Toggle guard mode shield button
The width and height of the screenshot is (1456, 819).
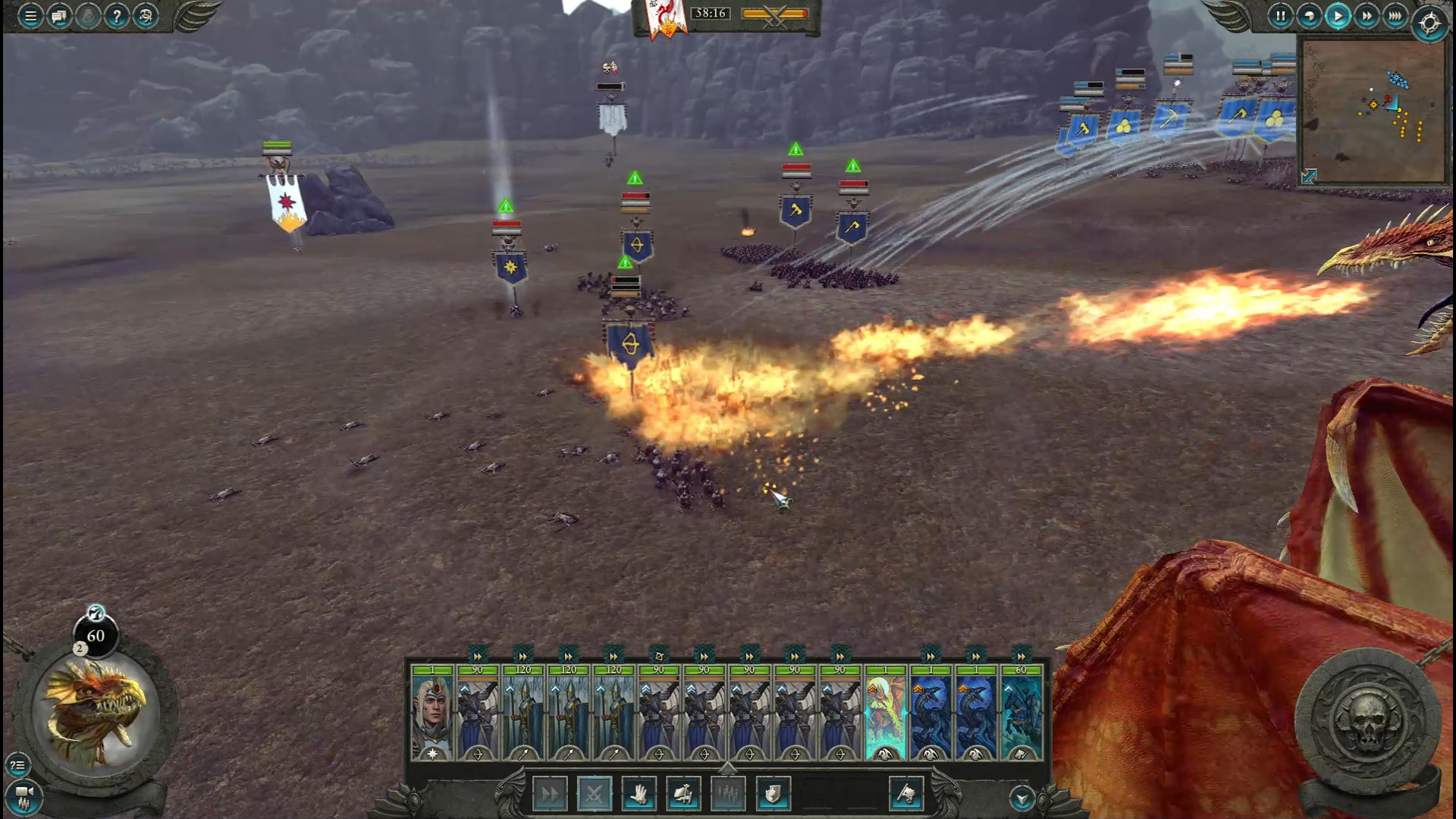(773, 794)
